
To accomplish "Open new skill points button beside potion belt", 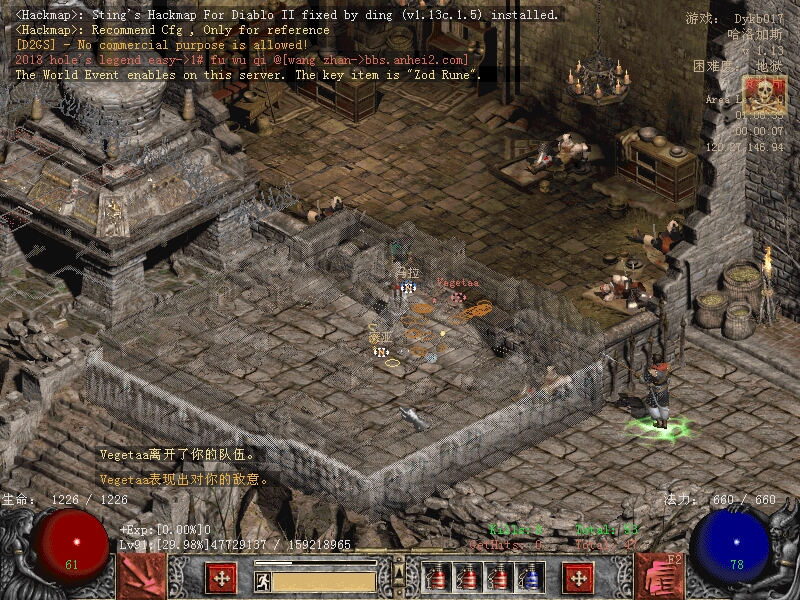I will 578,578.
